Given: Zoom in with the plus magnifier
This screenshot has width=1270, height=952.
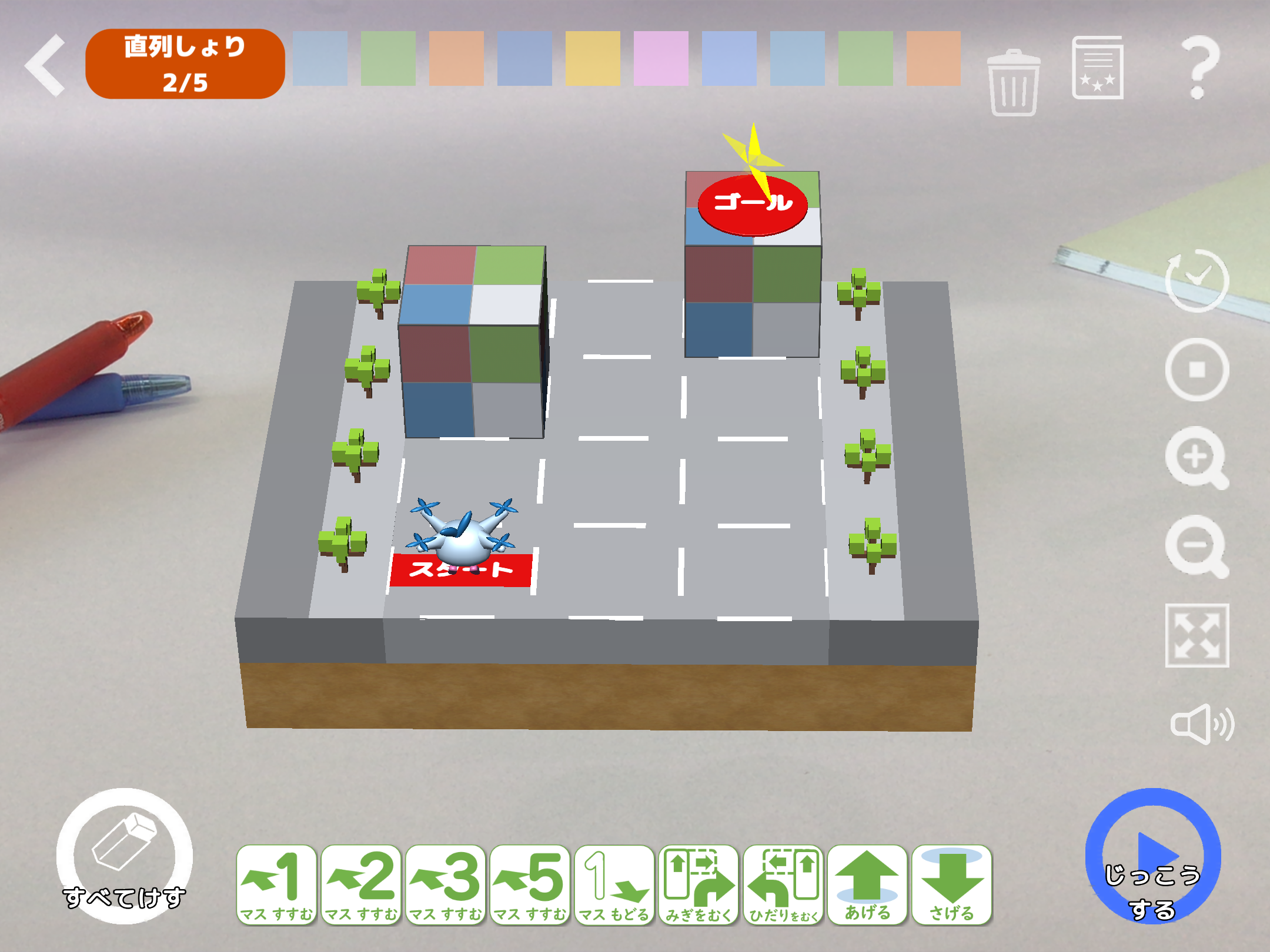Looking at the screenshot, I should [1197, 458].
